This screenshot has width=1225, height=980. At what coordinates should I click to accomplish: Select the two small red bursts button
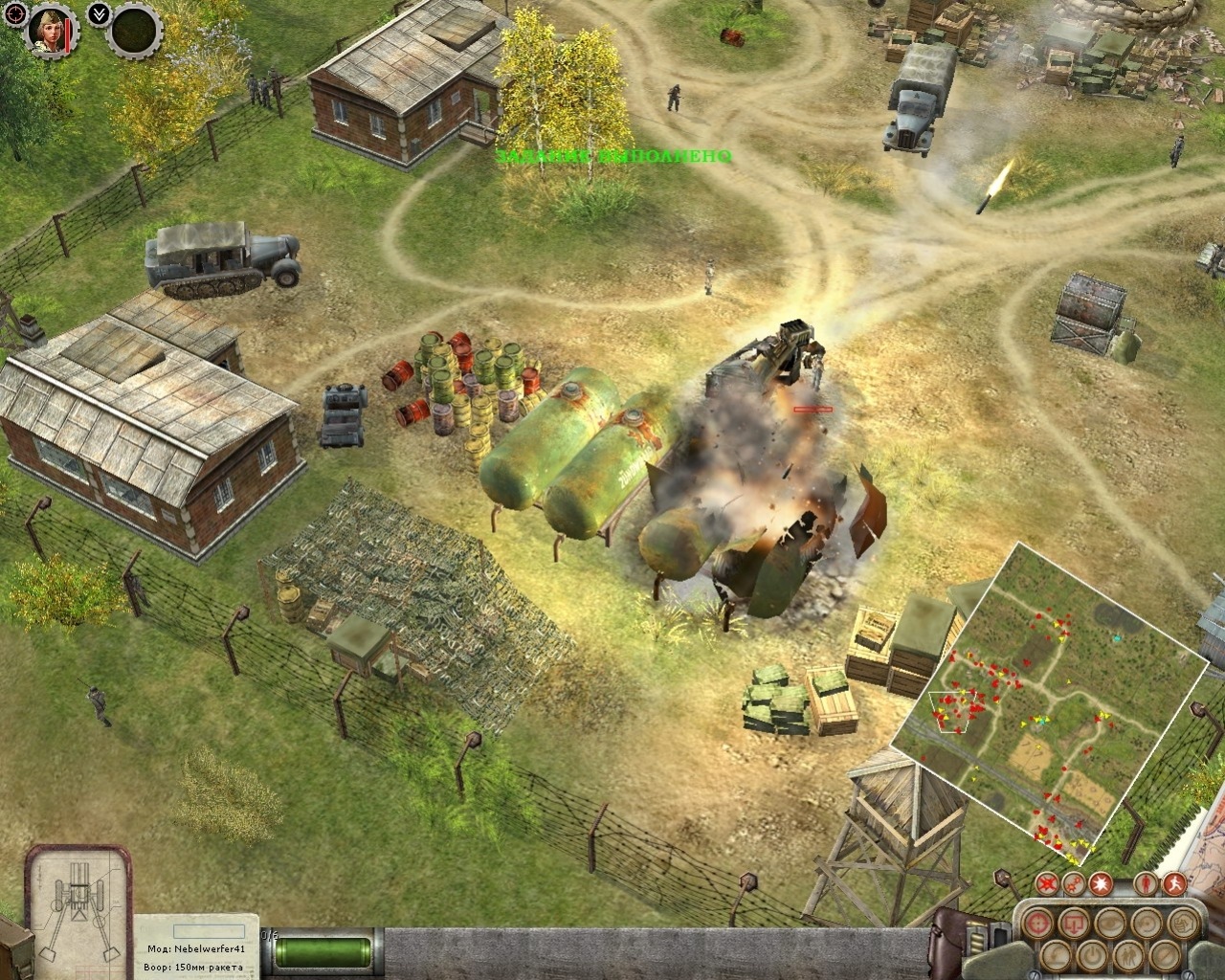tap(1075, 882)
